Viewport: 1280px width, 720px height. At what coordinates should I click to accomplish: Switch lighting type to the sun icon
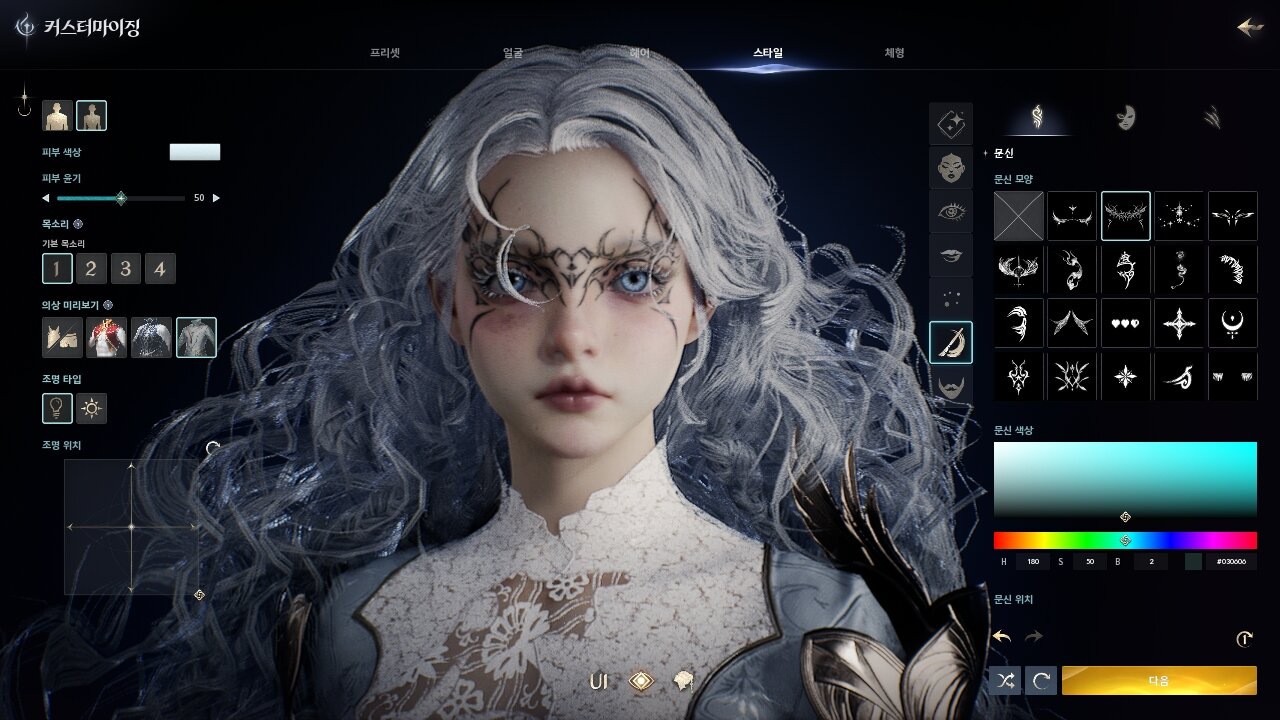point(92,408)
